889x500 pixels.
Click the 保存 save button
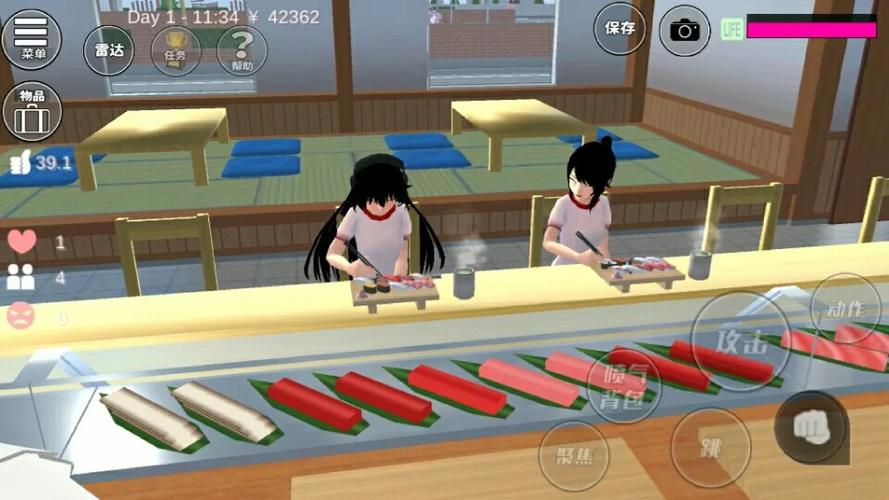[x=620, y=28]
